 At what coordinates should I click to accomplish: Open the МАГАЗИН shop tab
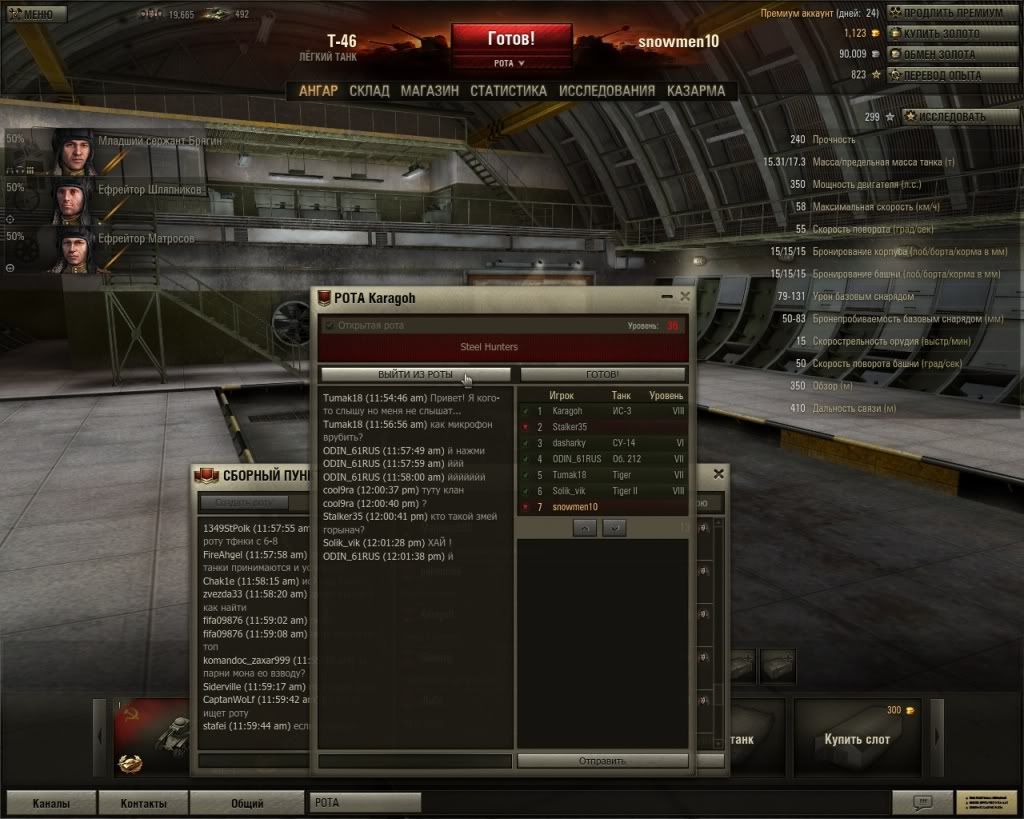tap(429, 90)
